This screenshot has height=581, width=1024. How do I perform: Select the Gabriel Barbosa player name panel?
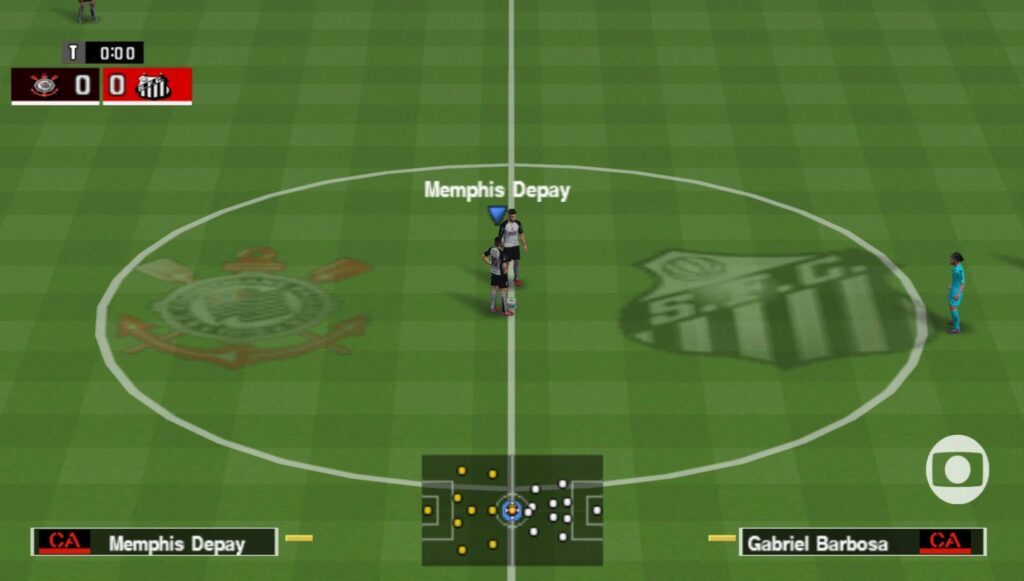[861, 543]
